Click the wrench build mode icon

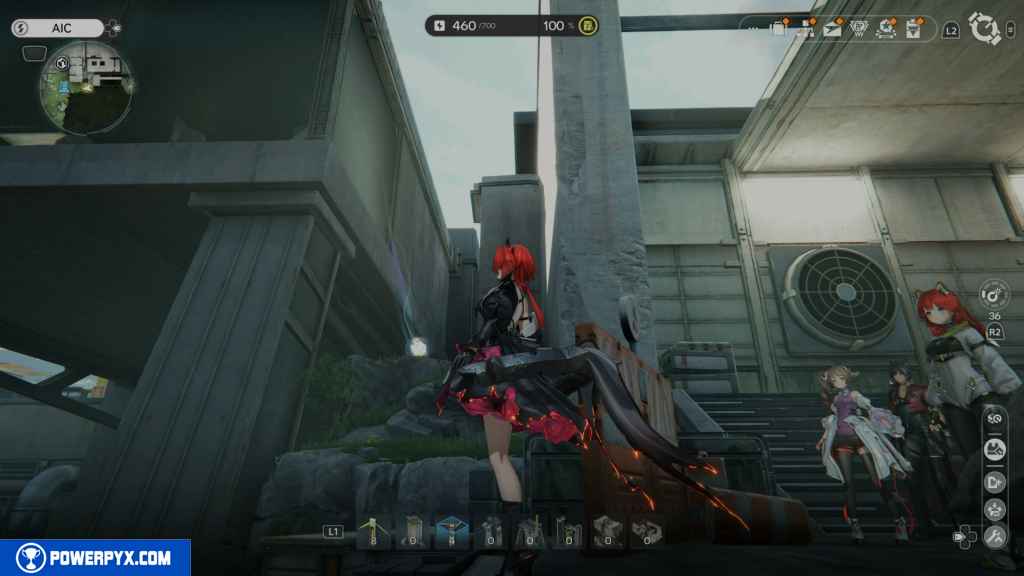pyautogui.click(x=994, y=536)
